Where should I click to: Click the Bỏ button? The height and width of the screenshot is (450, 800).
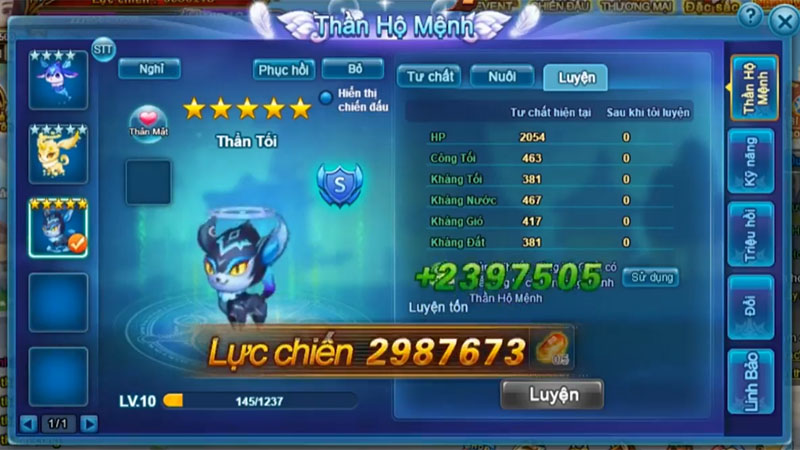353,69
